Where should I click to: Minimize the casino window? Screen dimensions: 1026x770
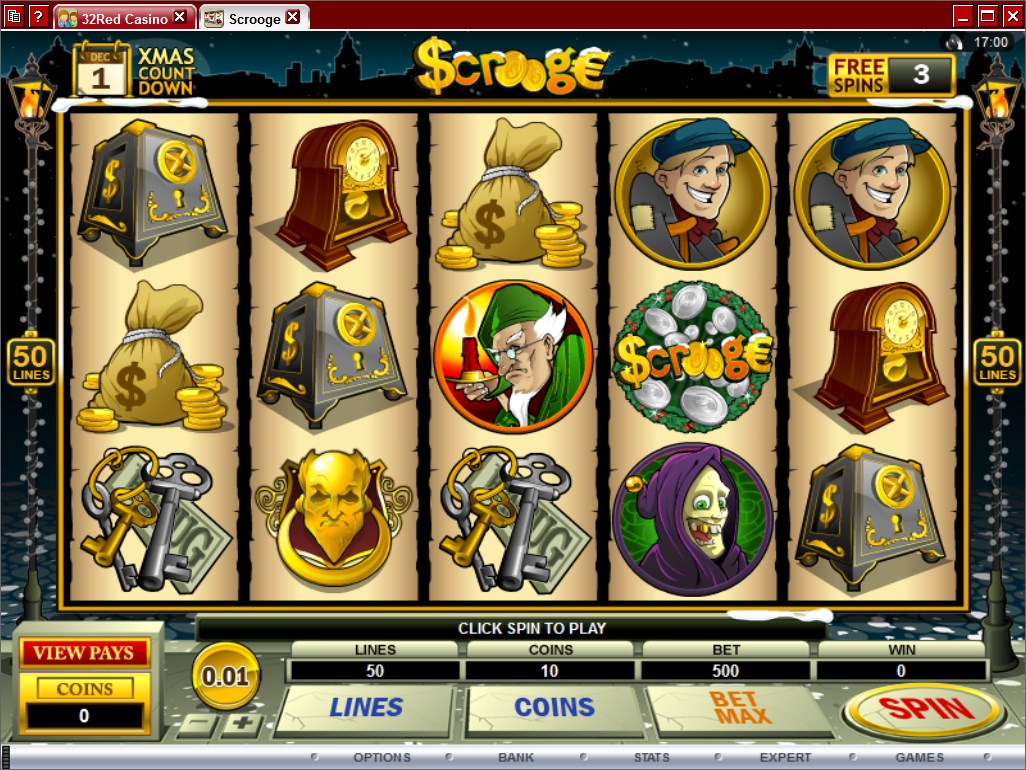coord(962,15)
